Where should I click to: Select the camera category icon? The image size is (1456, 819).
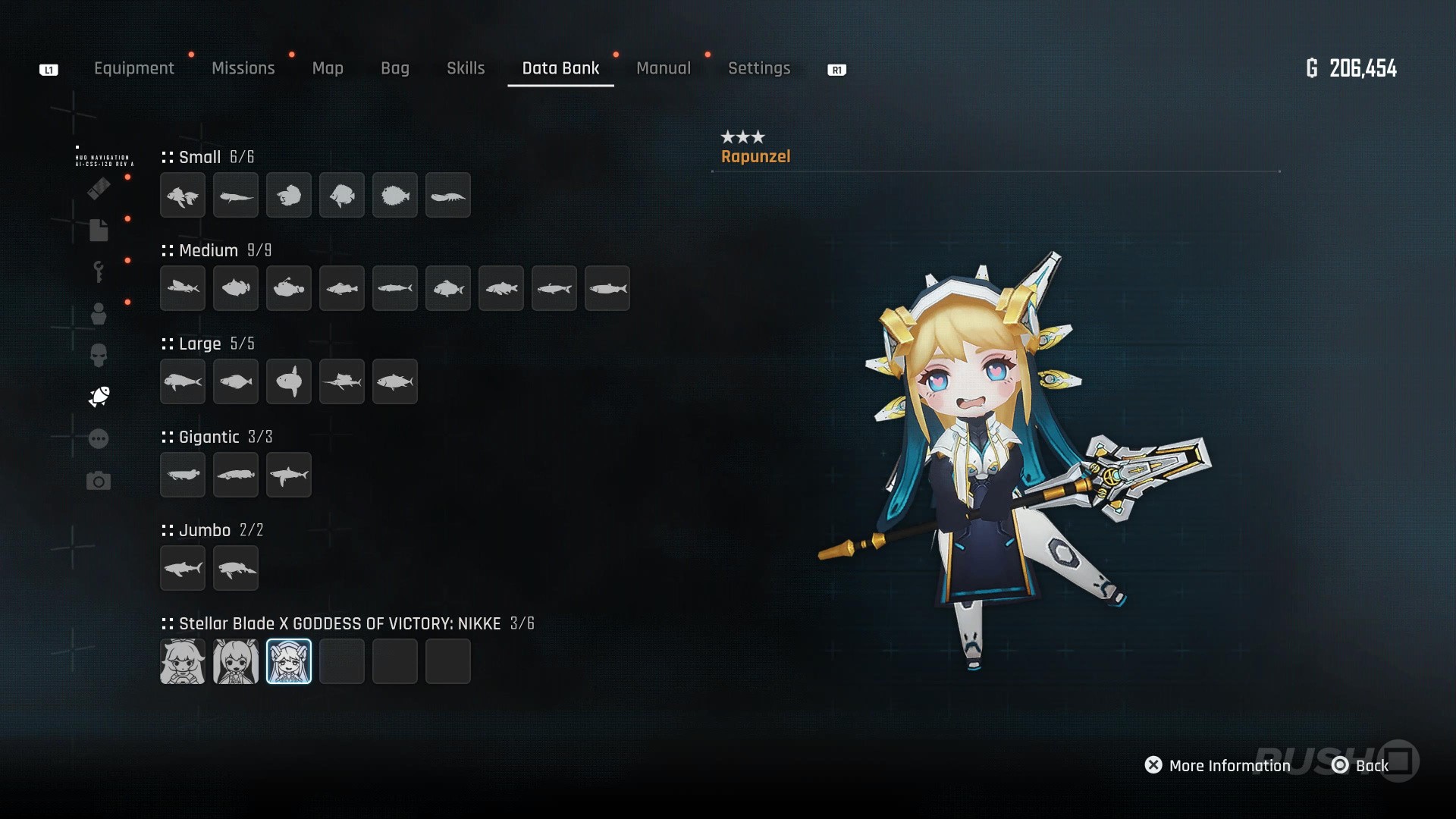(x=99, y=481)
